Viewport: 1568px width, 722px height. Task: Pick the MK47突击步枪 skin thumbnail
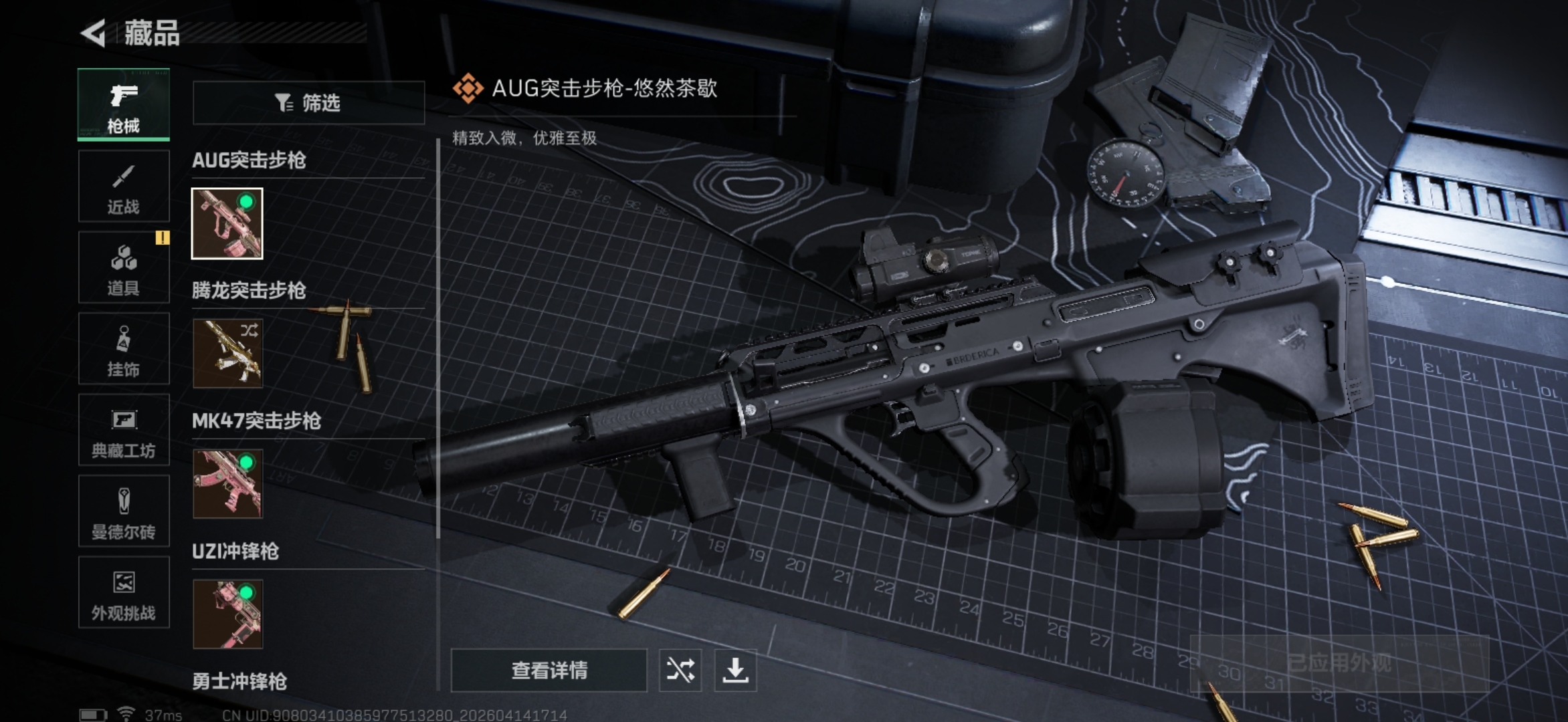227,484
